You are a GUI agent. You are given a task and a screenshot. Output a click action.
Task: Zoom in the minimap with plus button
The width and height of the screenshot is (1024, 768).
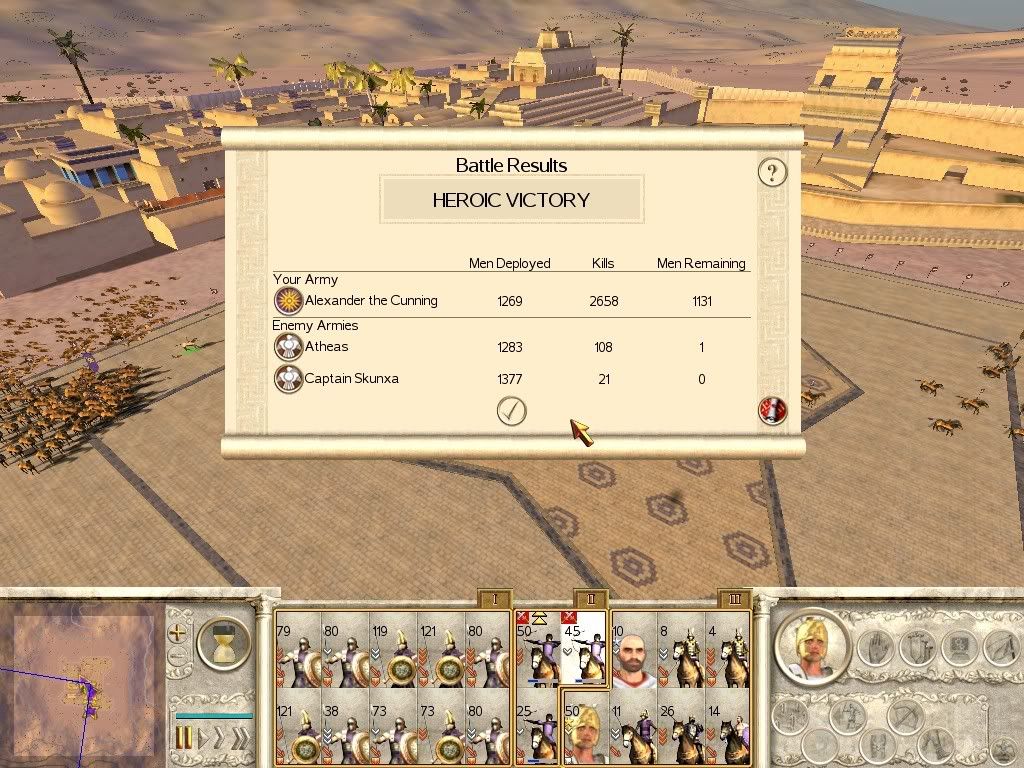(177, 632)
